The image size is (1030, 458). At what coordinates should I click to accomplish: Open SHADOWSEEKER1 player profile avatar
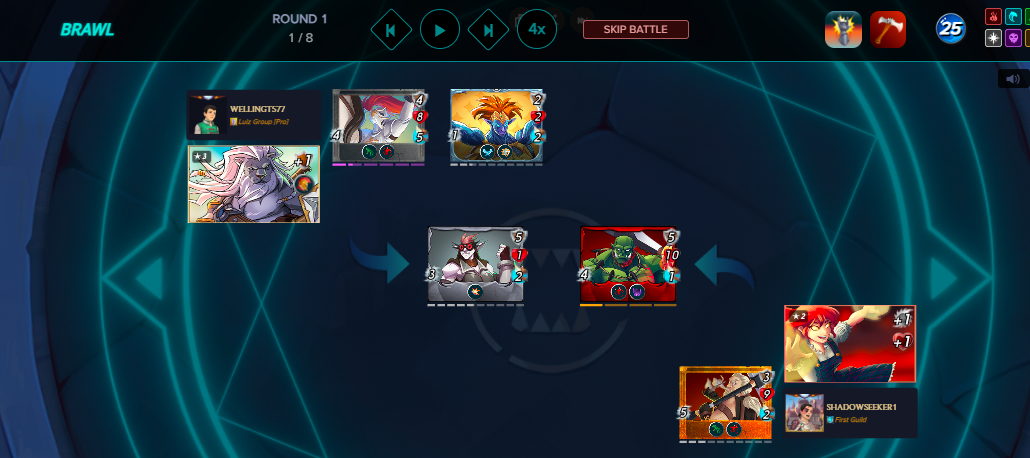coord(804,413)
